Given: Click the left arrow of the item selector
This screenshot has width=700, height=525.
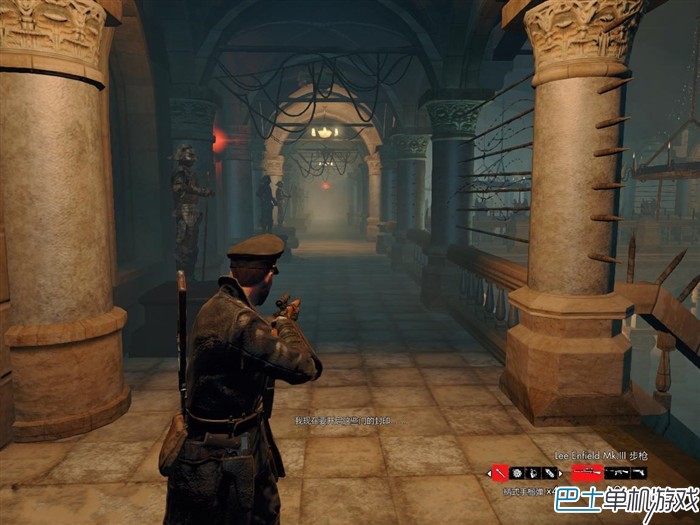Looking at the screenshot, I should [x=490, y=472].
